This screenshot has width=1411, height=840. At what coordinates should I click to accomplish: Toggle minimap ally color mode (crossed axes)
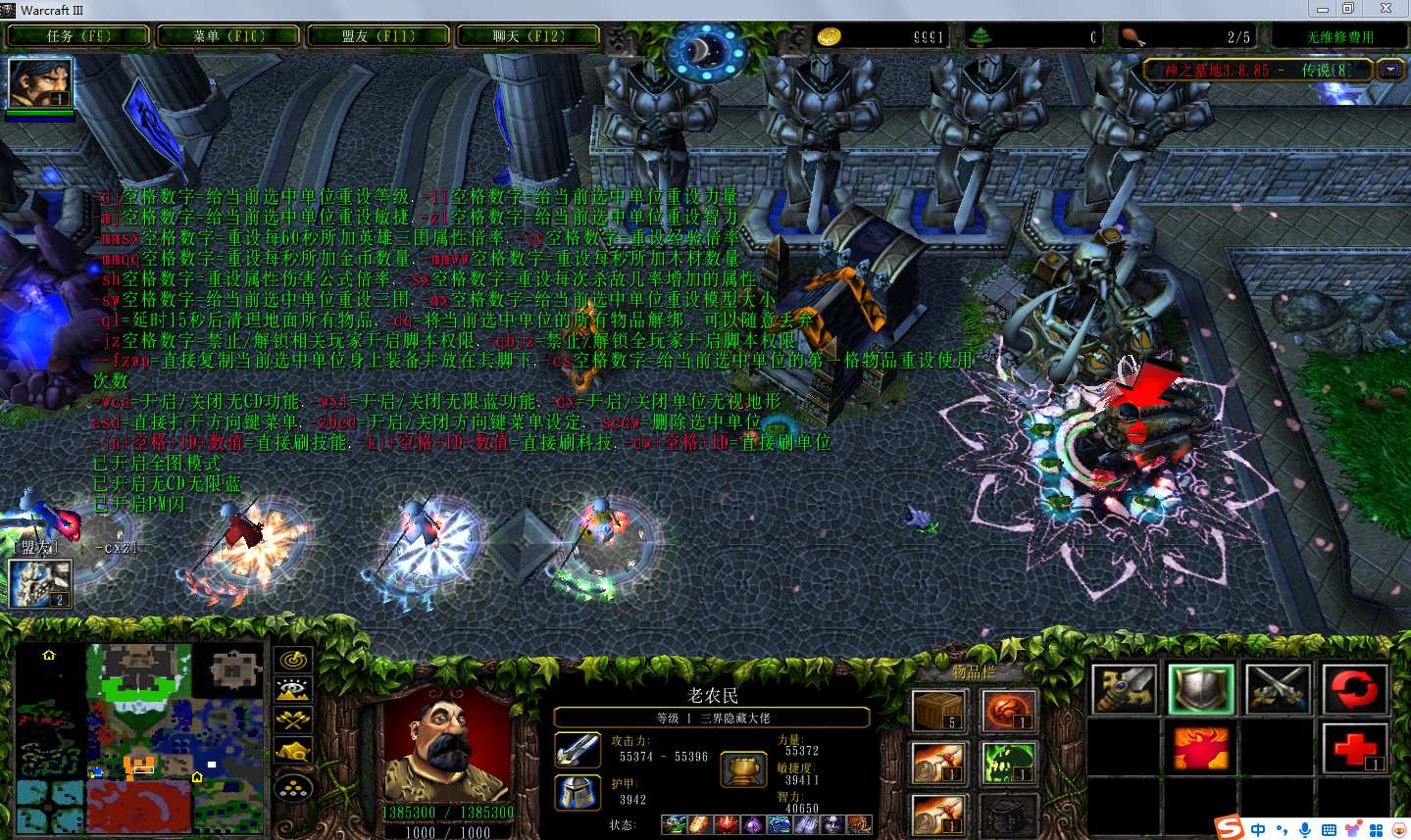(x=293, y=721)
